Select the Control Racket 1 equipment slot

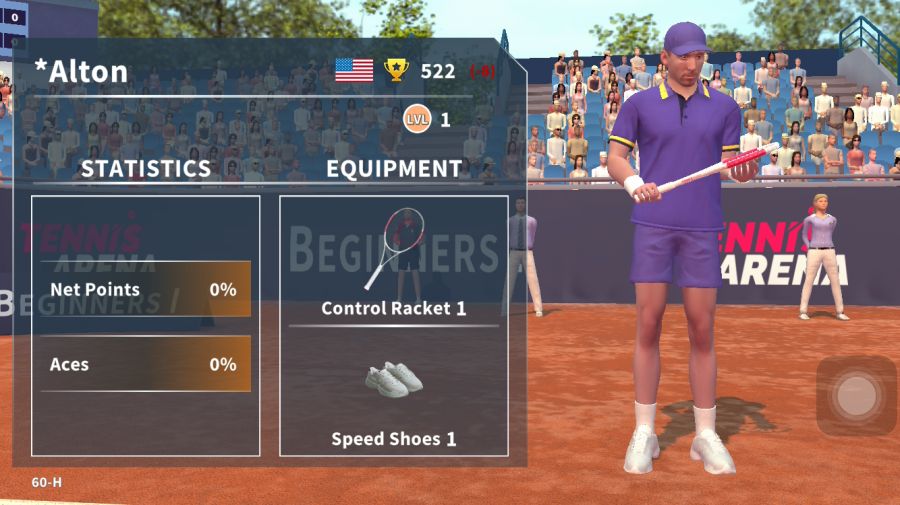pos(394,261)
